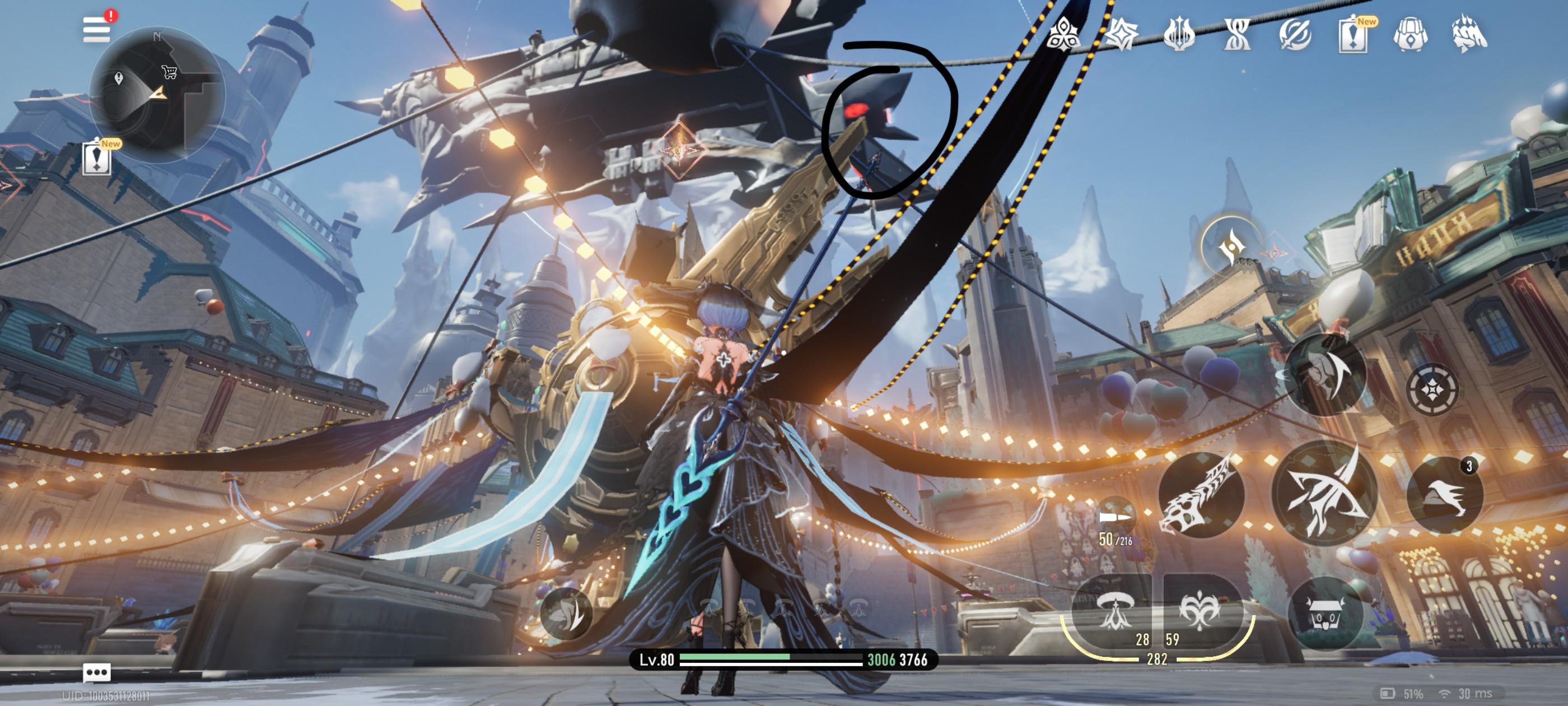Tap the shopping cart marker on the minimap
The width and height of the screenshot is (1568, 706).
[169, 72]
